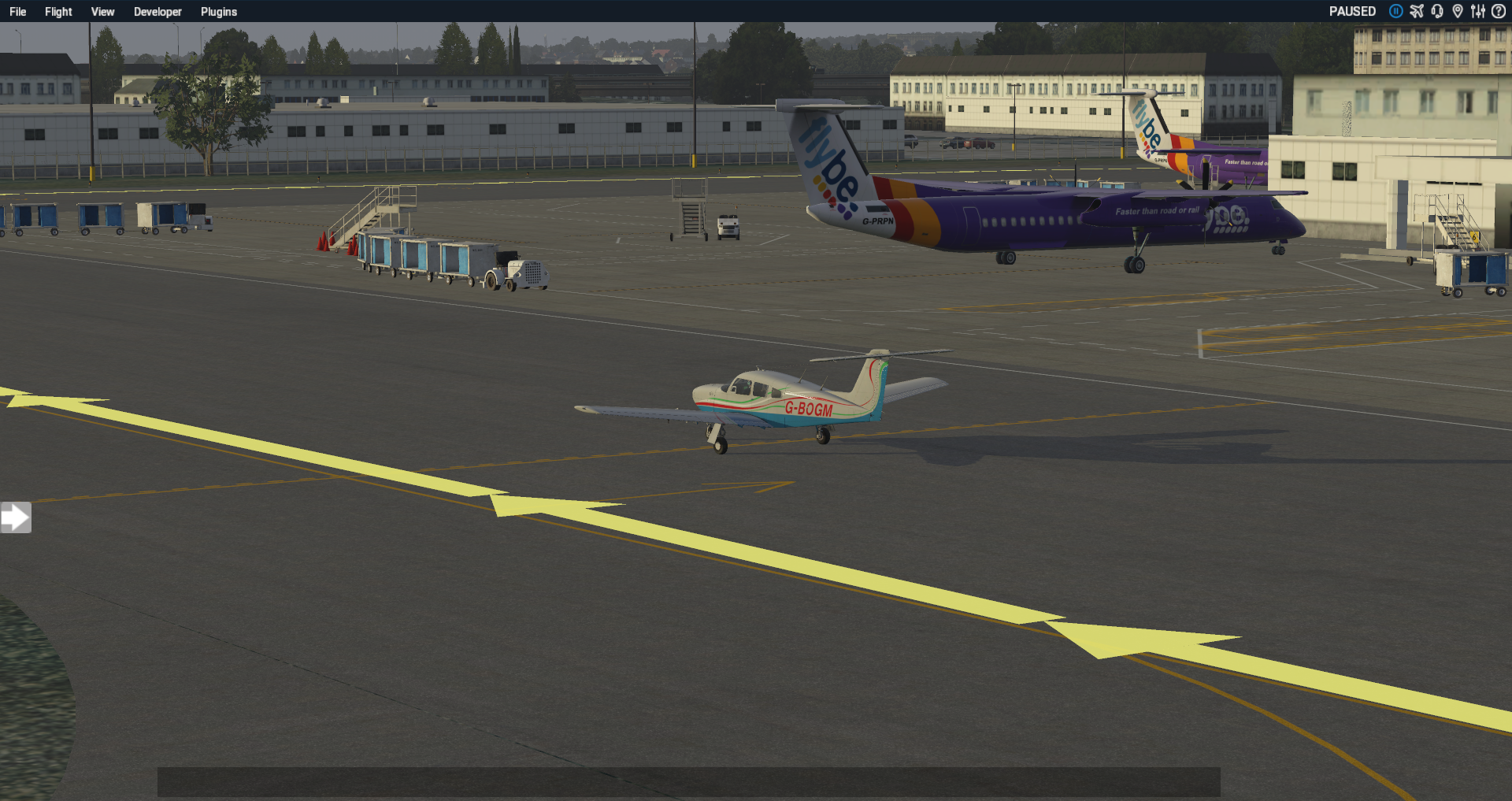Toggle pause to resume the simulation

pos(1395,11)
